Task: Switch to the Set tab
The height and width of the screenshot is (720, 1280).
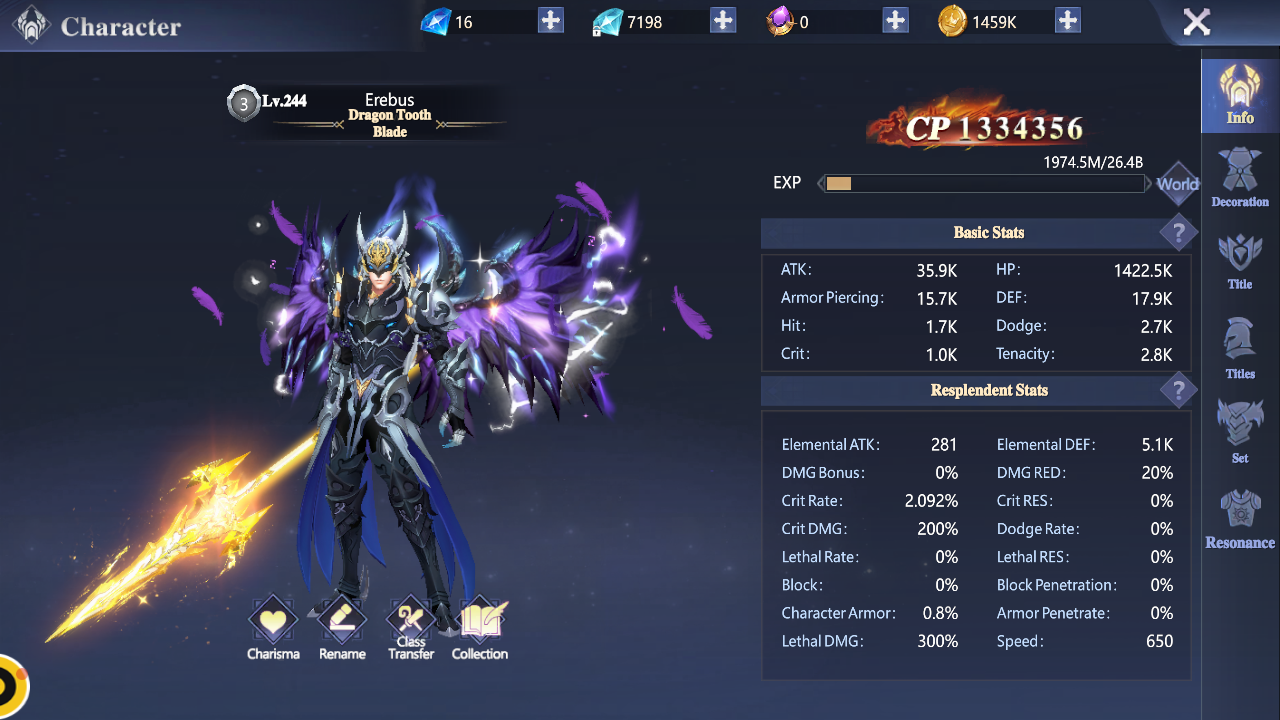Action: tap(1240, 432)
